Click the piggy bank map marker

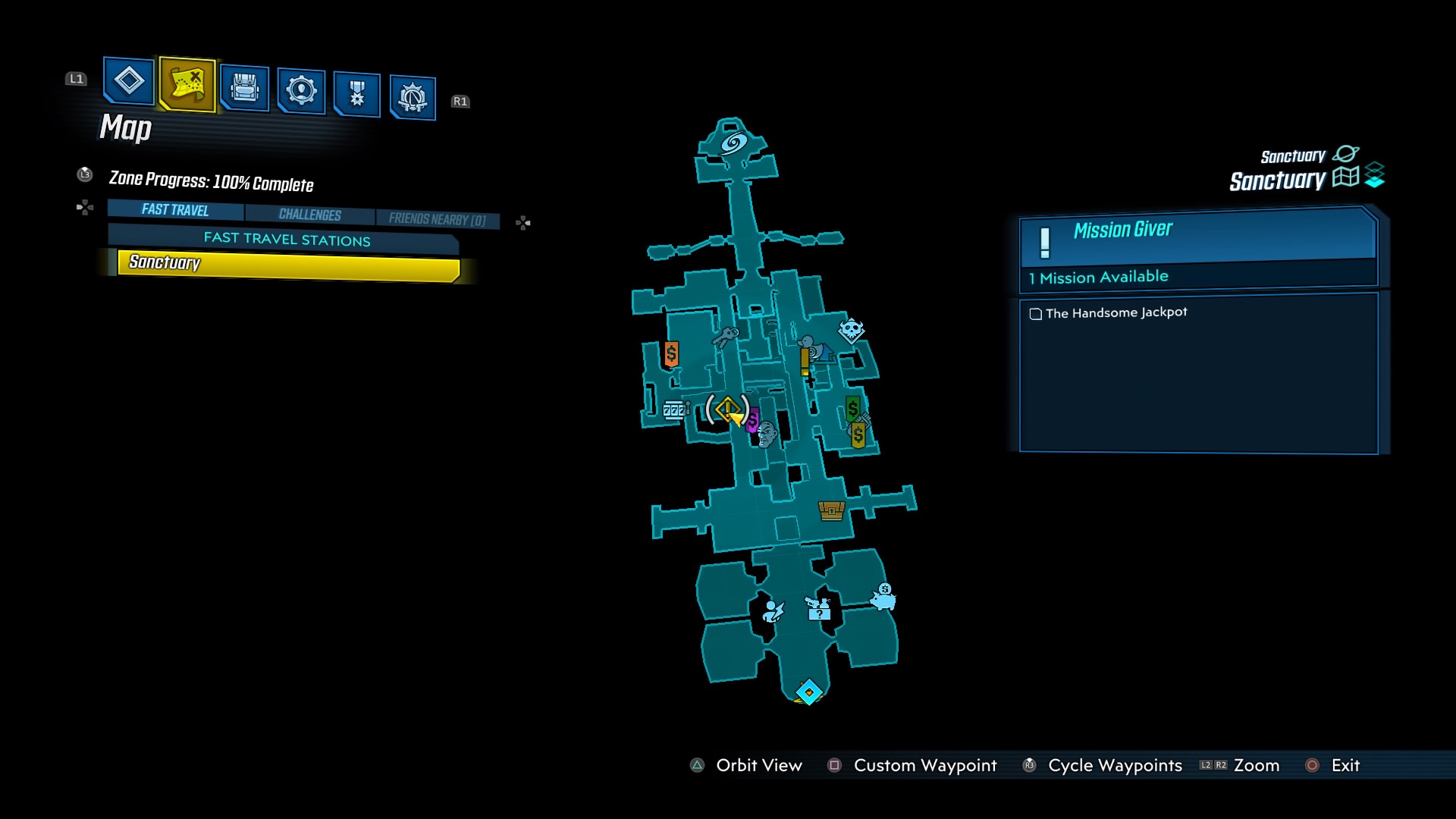tap(883, 598)
